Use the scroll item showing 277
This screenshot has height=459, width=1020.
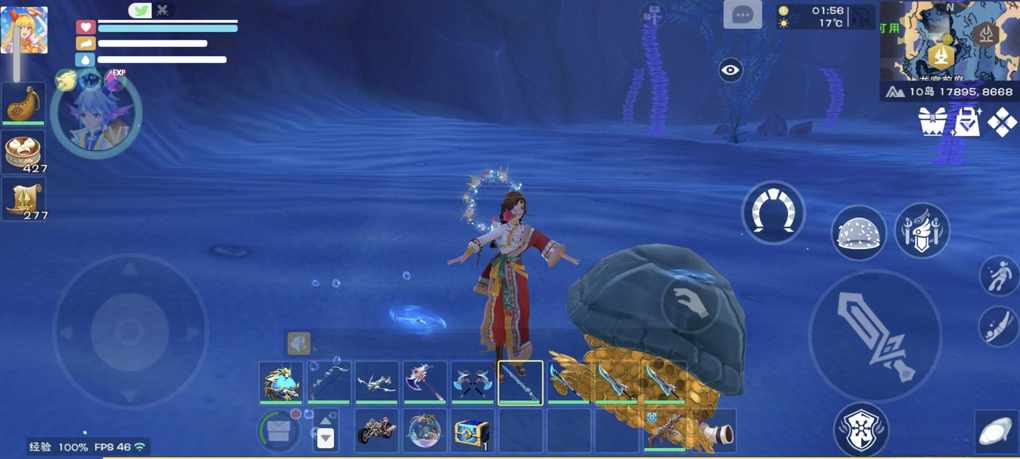[22, 198]
